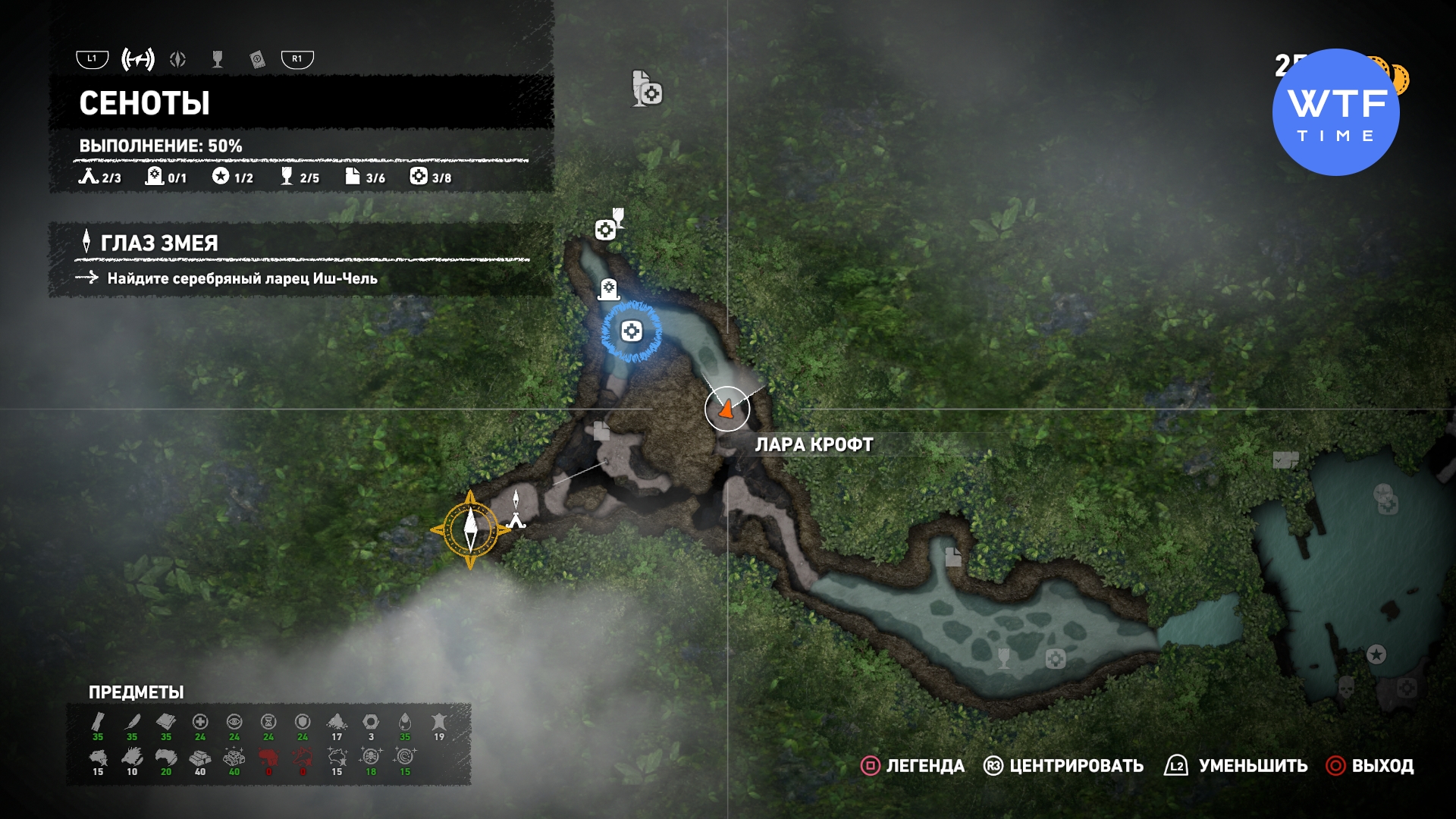Exit the map via ВЫХОД
Viewport: 1456px width, 819px height.
point(1382,766)
